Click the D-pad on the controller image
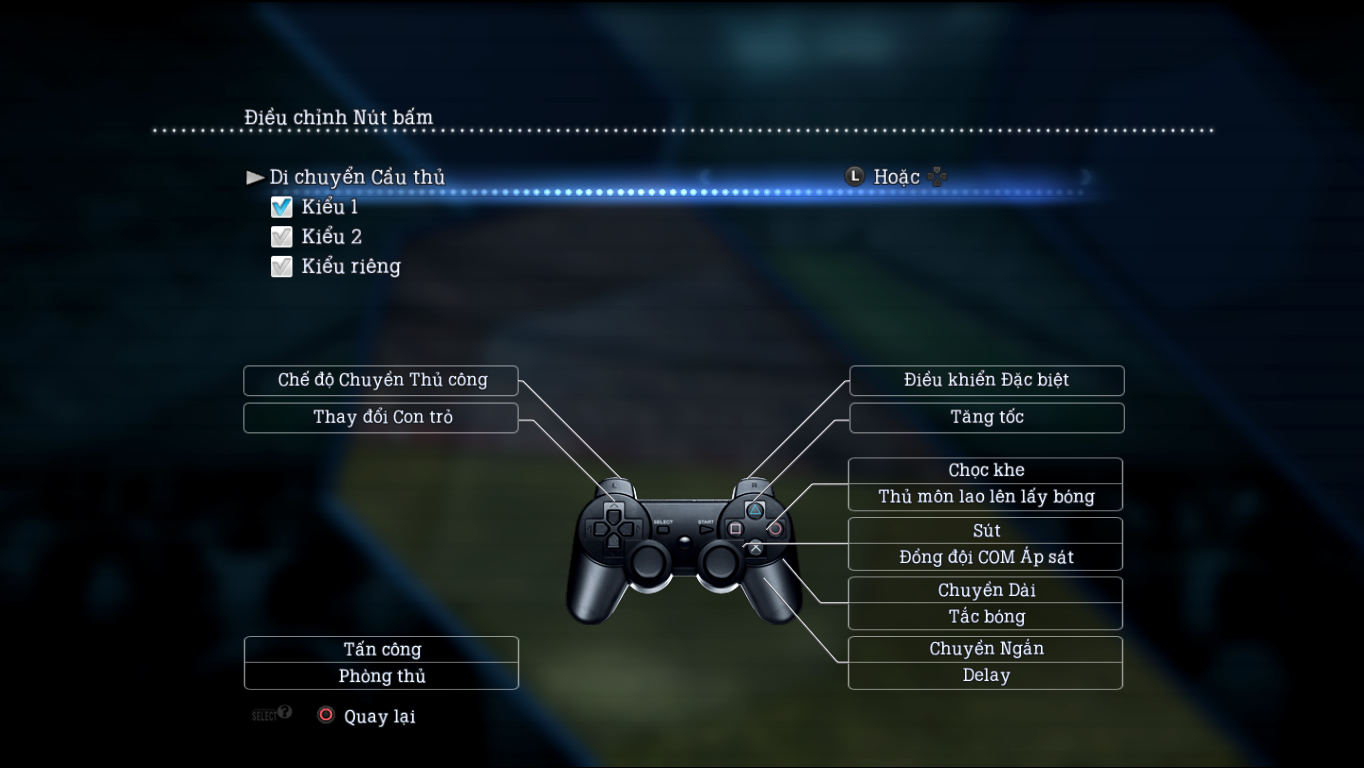The height and width of the screenshot is (768, 1364). (613, 528)
